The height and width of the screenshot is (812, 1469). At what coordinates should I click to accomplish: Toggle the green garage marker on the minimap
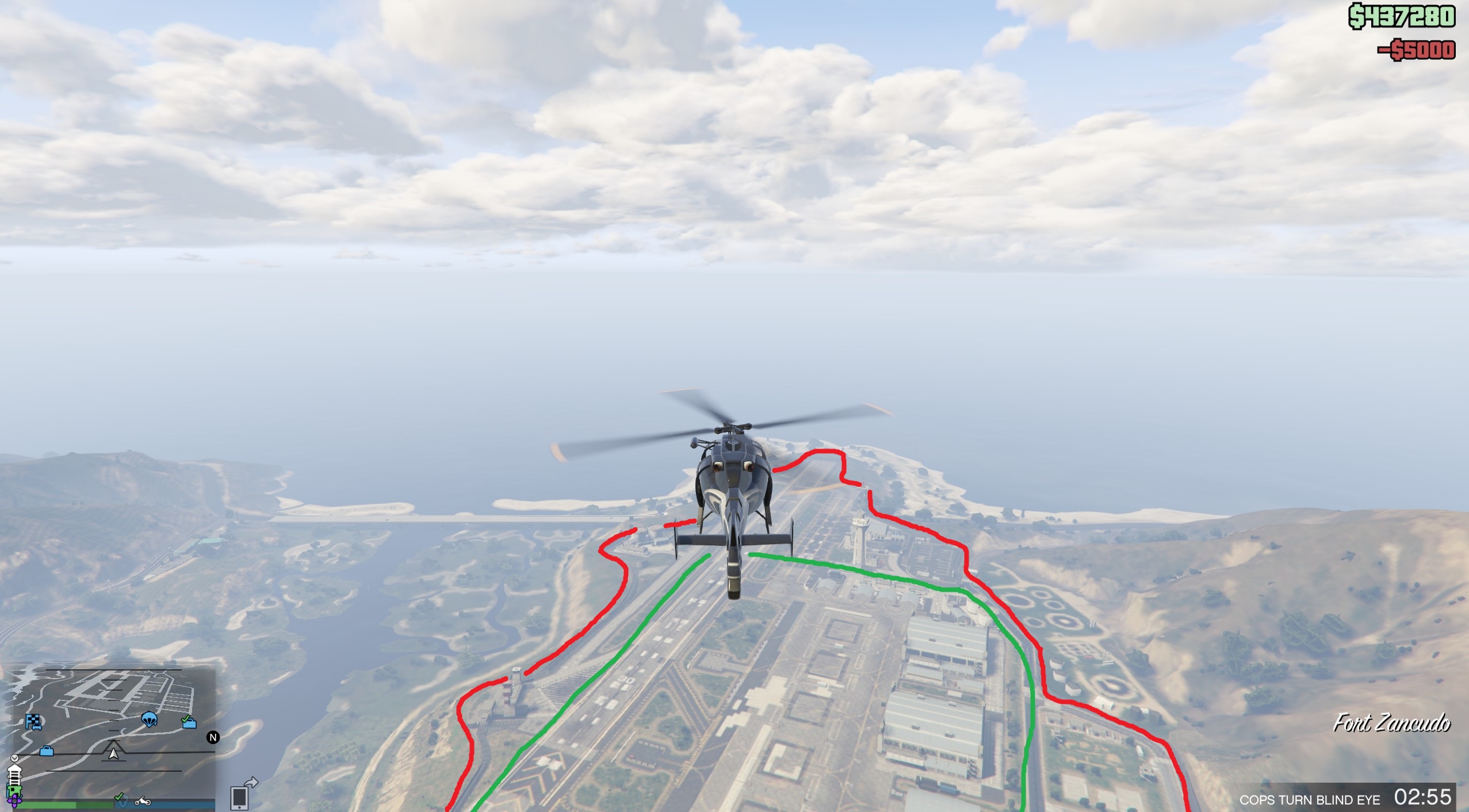click(x=14, y=790)
